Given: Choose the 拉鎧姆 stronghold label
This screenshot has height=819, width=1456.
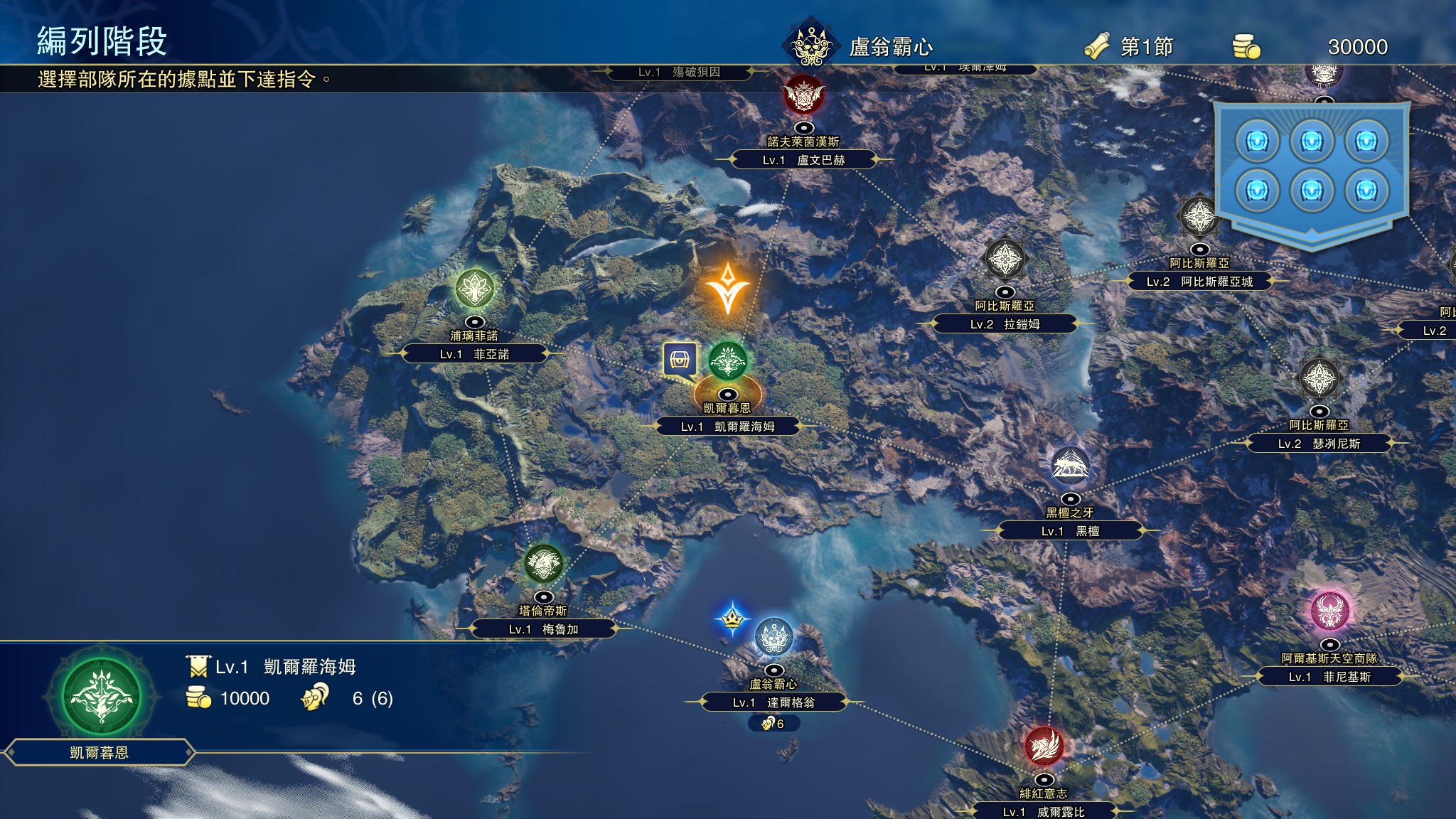Looking at the screenshot, I should point(1005,324).
